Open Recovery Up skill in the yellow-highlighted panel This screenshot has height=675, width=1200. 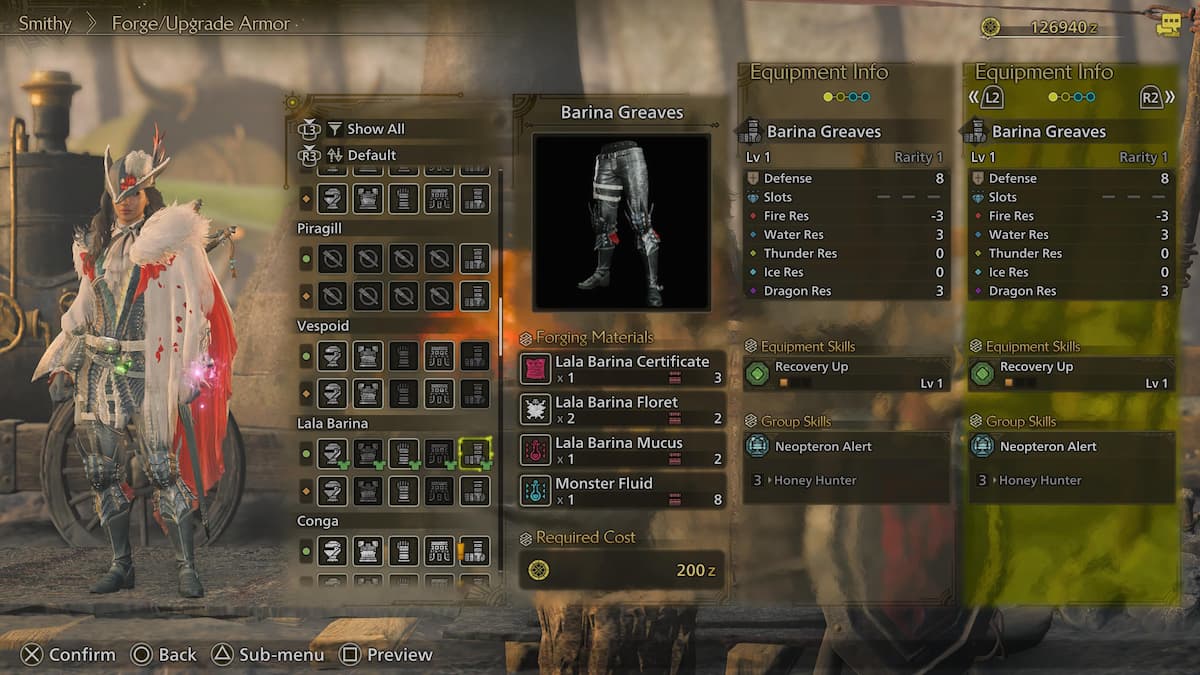(x=1071, y=374)
